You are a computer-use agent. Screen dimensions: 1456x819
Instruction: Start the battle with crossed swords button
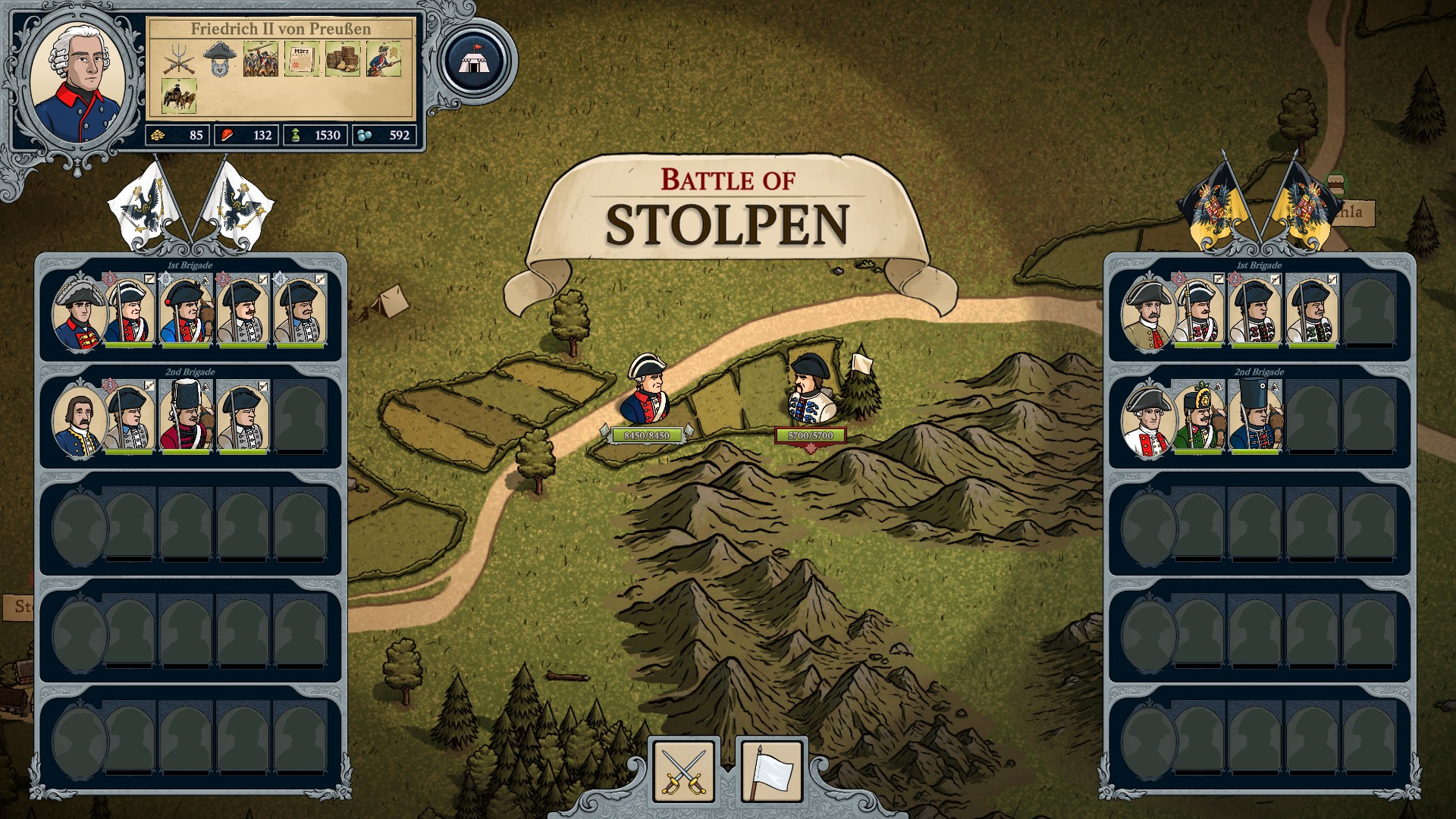(683, 770)
